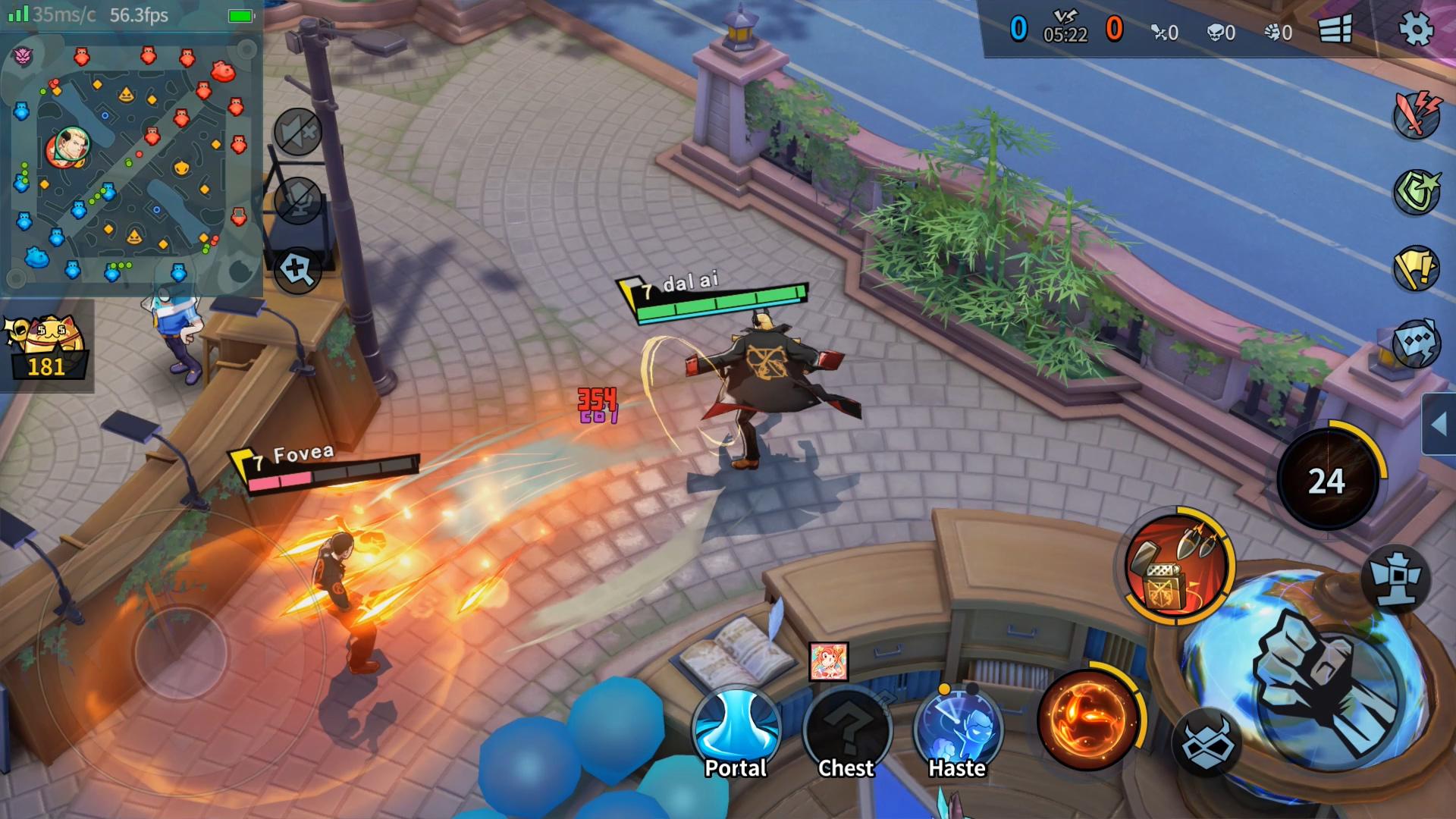Toggle the muted microphone button

pyautogui.click(x=297, y=201)
